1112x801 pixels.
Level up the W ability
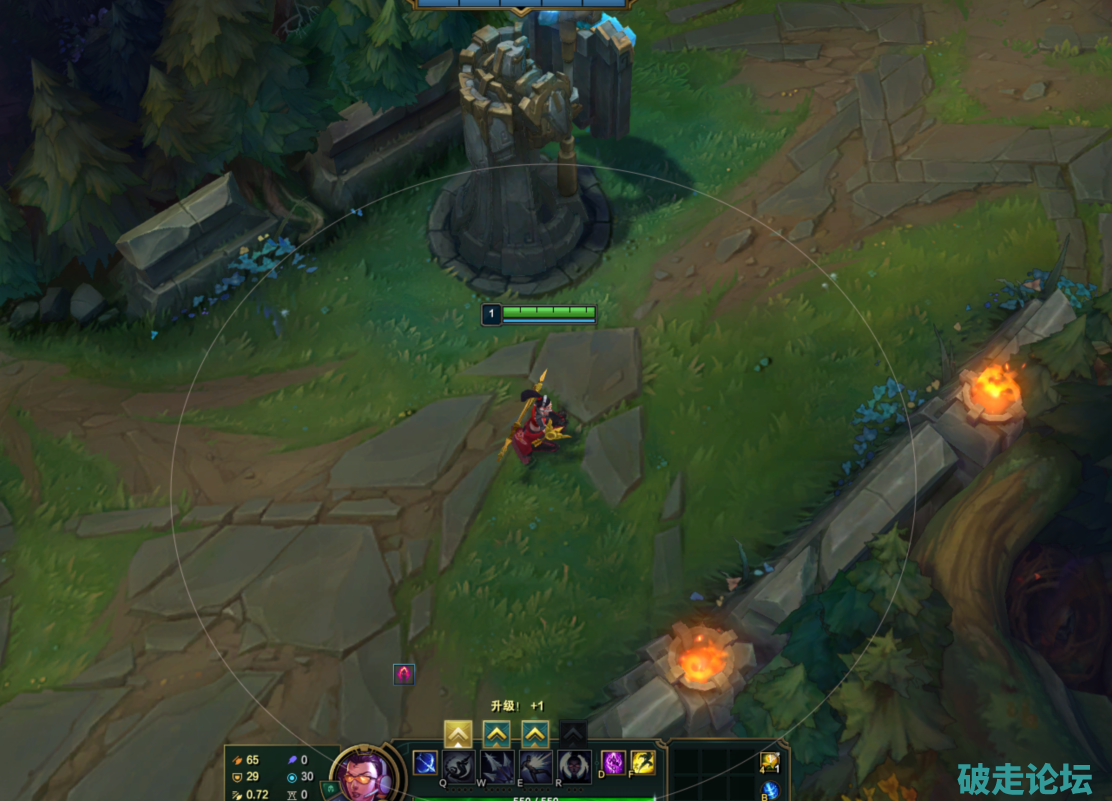[497, 734]
